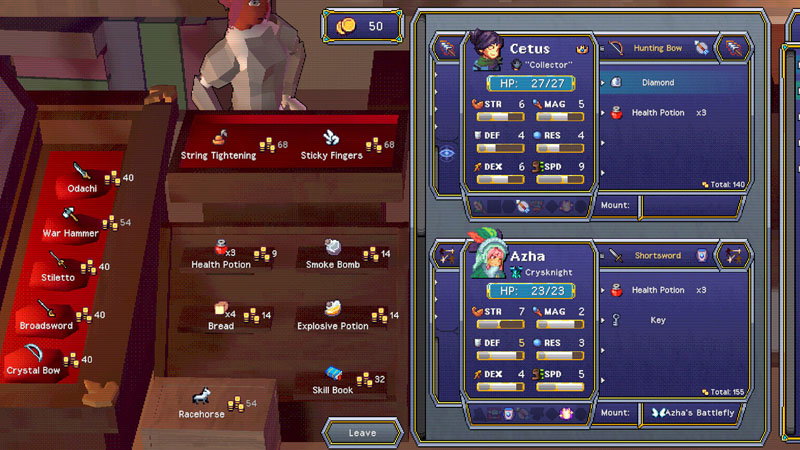Purchase the Skill Book
800x450 pixels.
click(333, 380)
